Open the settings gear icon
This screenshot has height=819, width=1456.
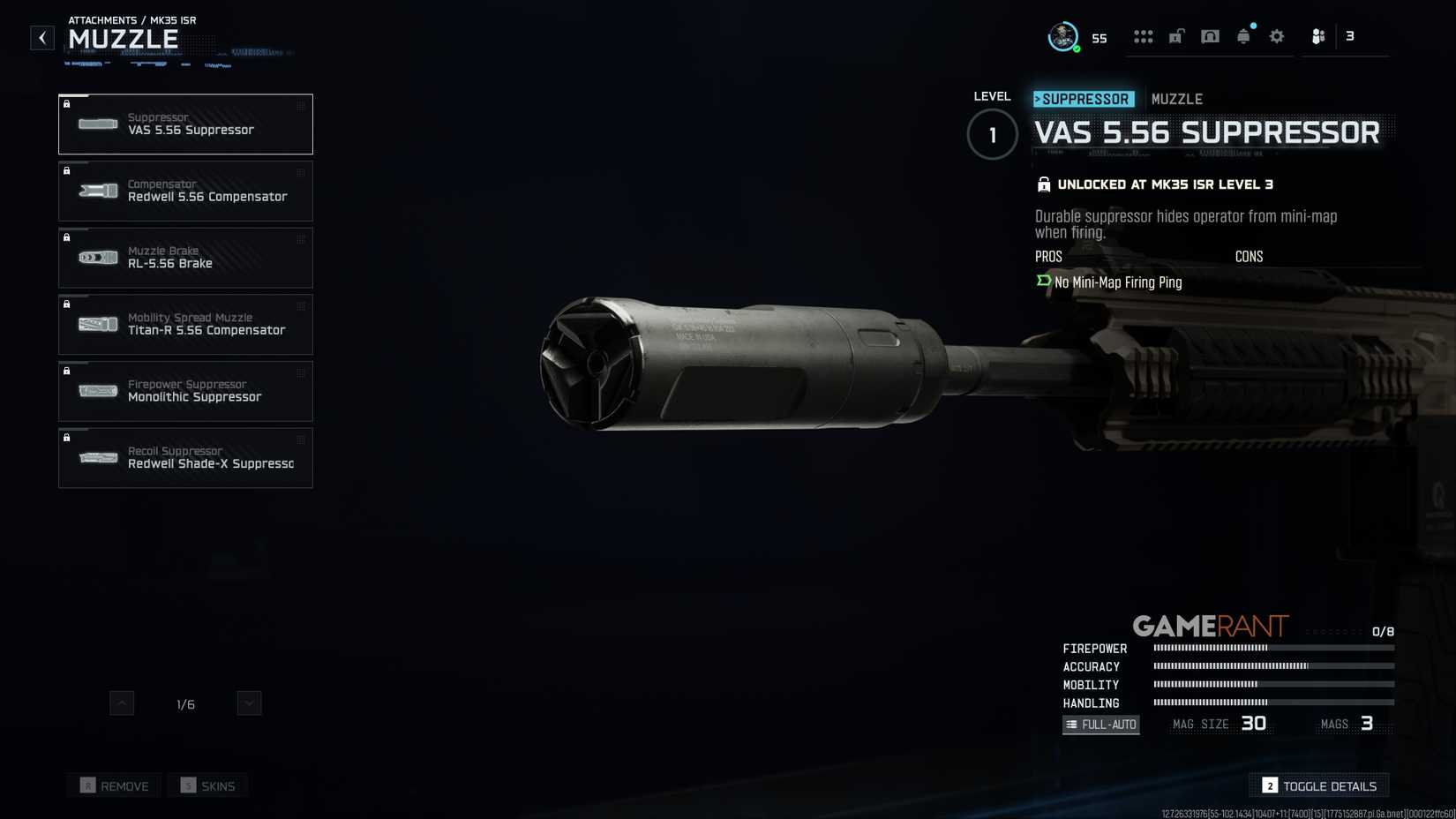tap(1276, 35)
